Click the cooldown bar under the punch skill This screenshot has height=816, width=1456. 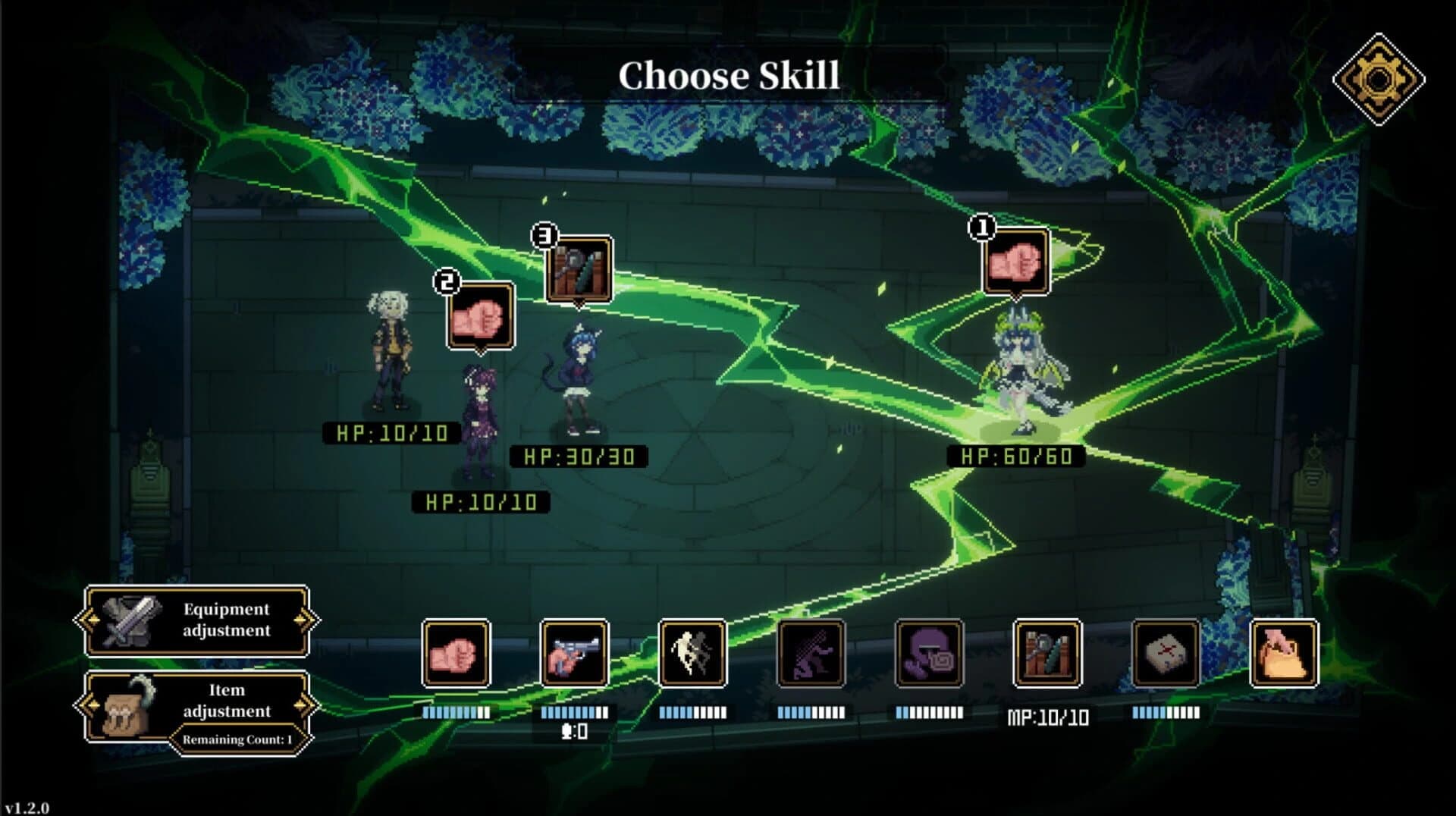click(454, 711)
